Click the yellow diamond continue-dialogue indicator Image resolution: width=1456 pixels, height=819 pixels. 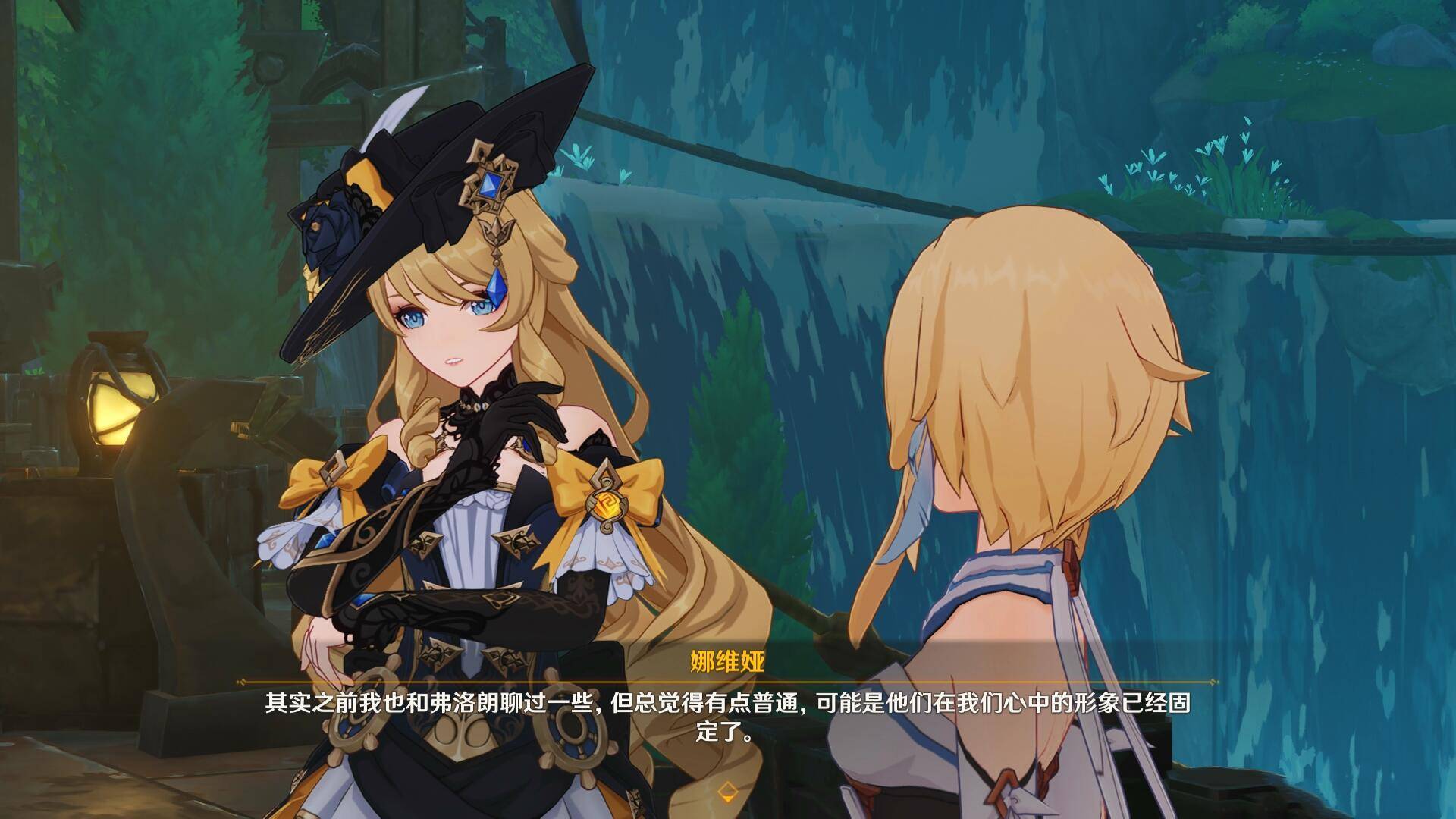(727, 792)
